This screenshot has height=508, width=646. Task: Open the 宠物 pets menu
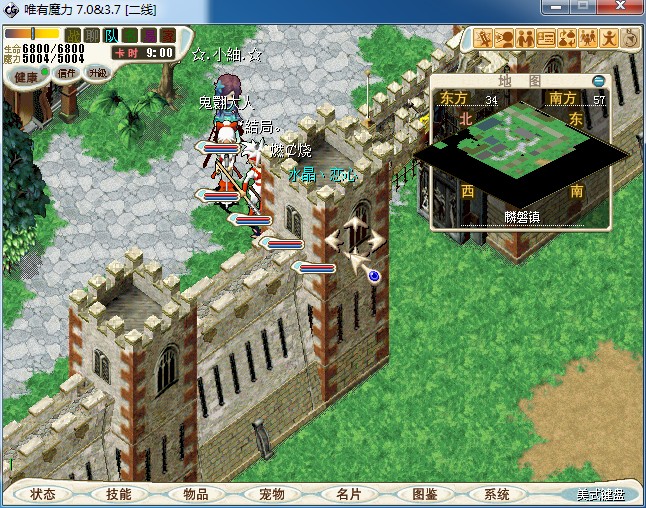pyautogui.click(x=272, y=494)
